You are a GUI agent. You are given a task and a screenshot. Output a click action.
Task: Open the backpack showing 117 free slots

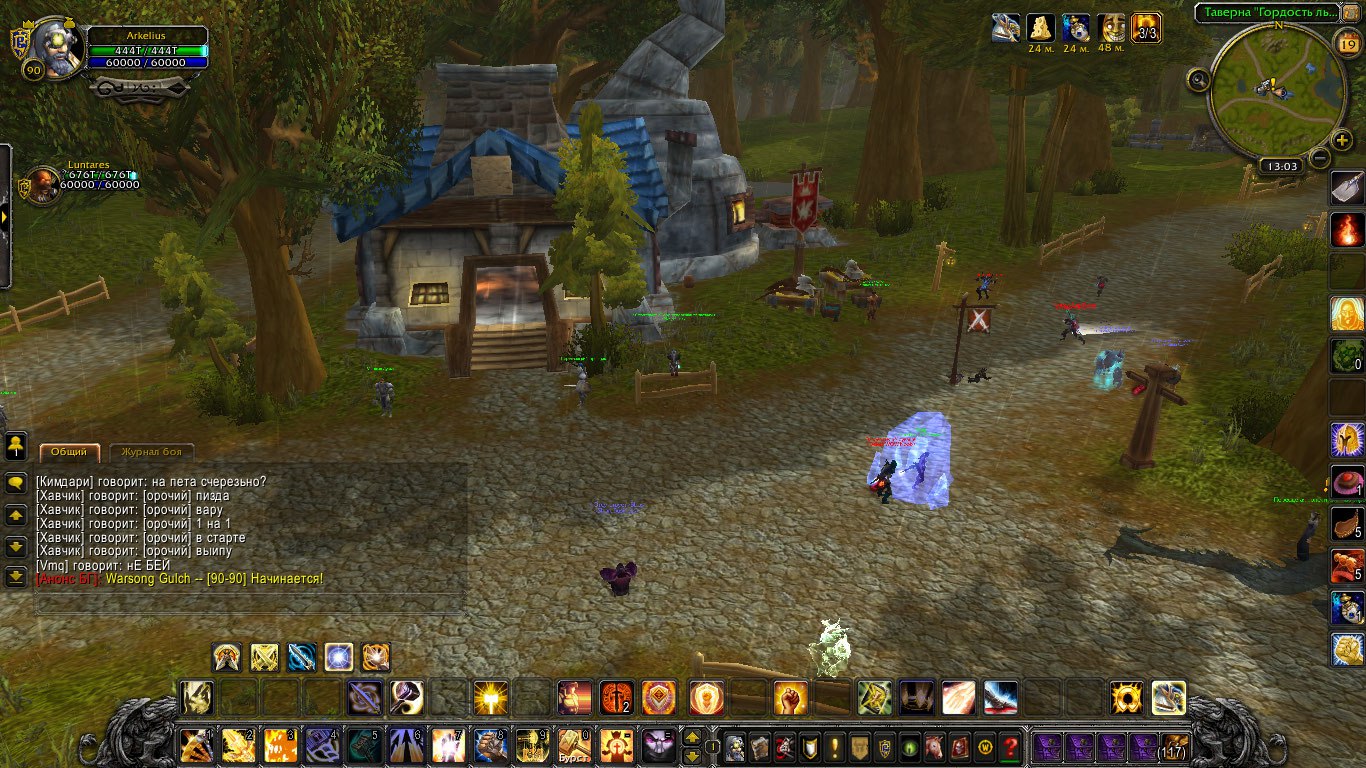(1172, 746)
